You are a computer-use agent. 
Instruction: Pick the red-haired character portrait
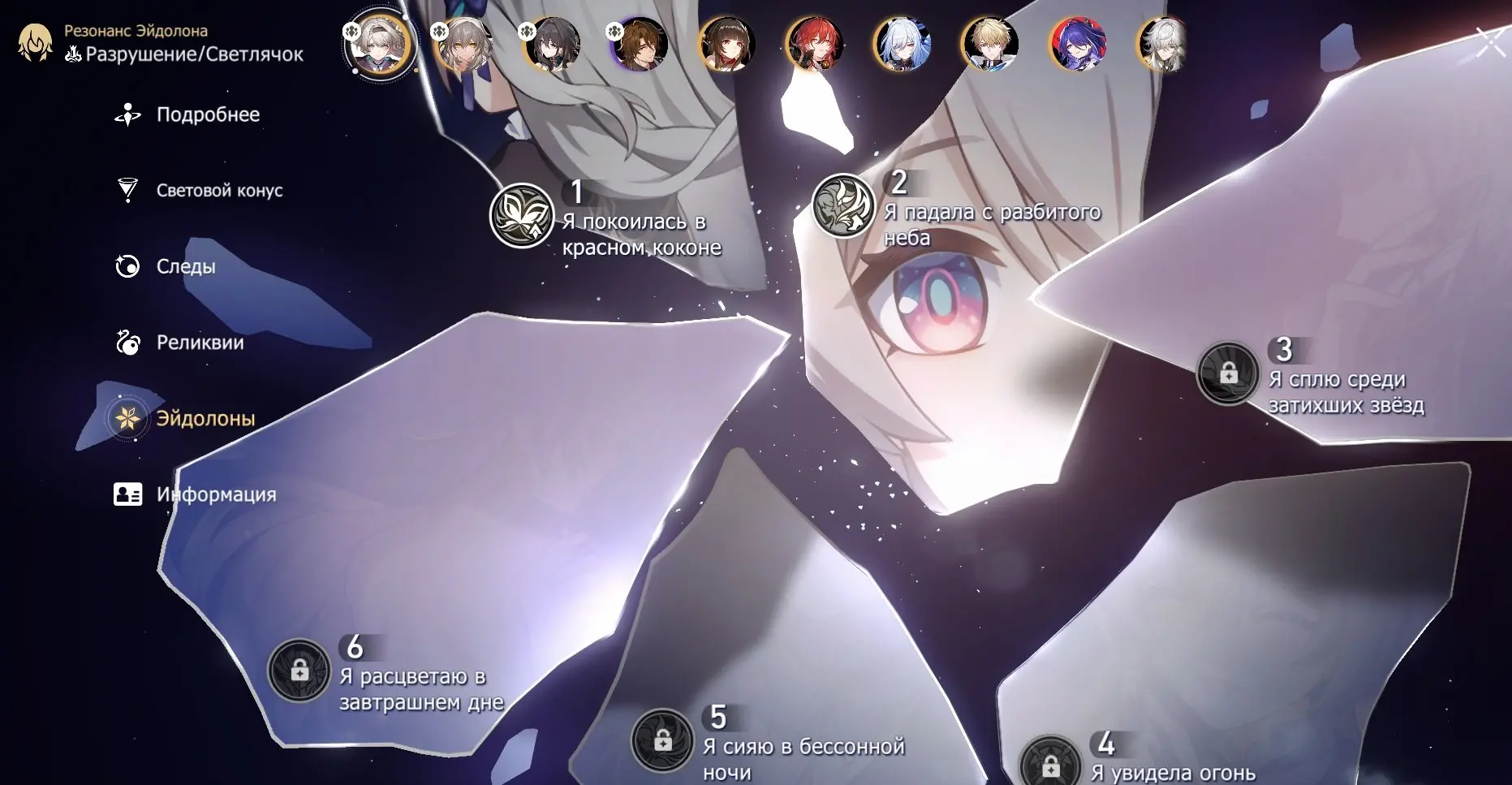pyautogui.click(x=814, y=45)
